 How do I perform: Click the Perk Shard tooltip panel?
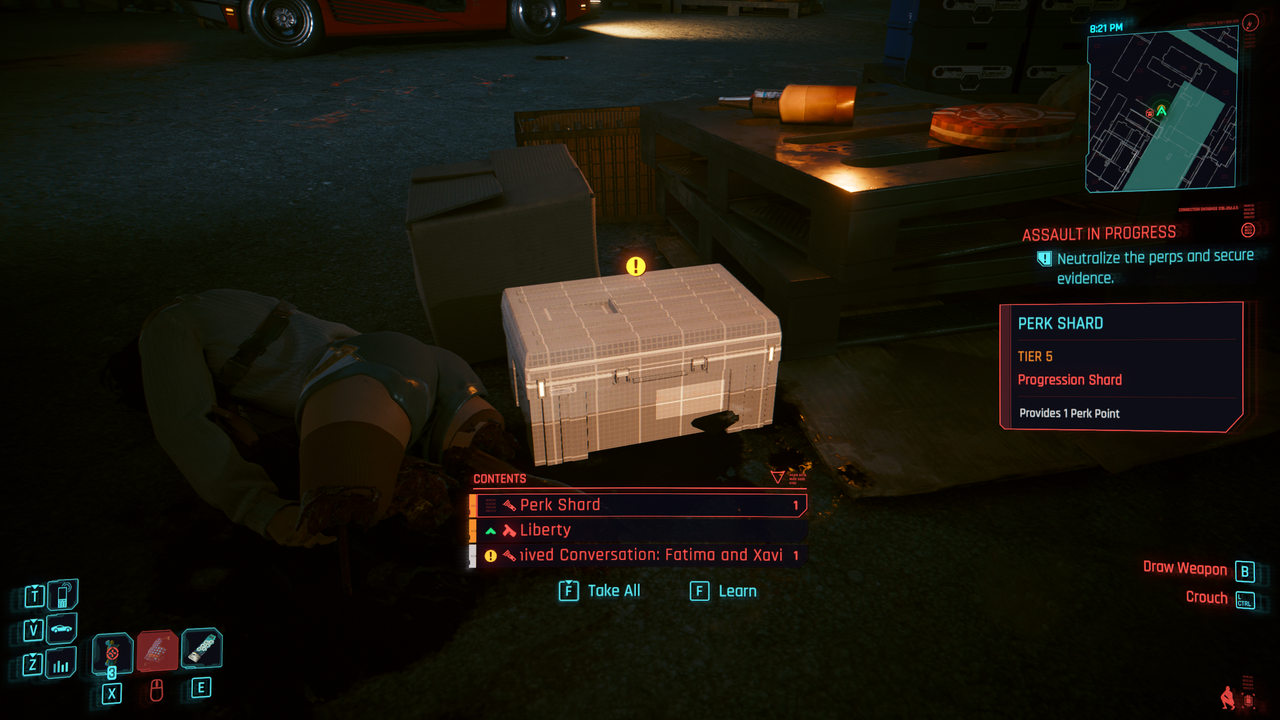(1122, 367)
